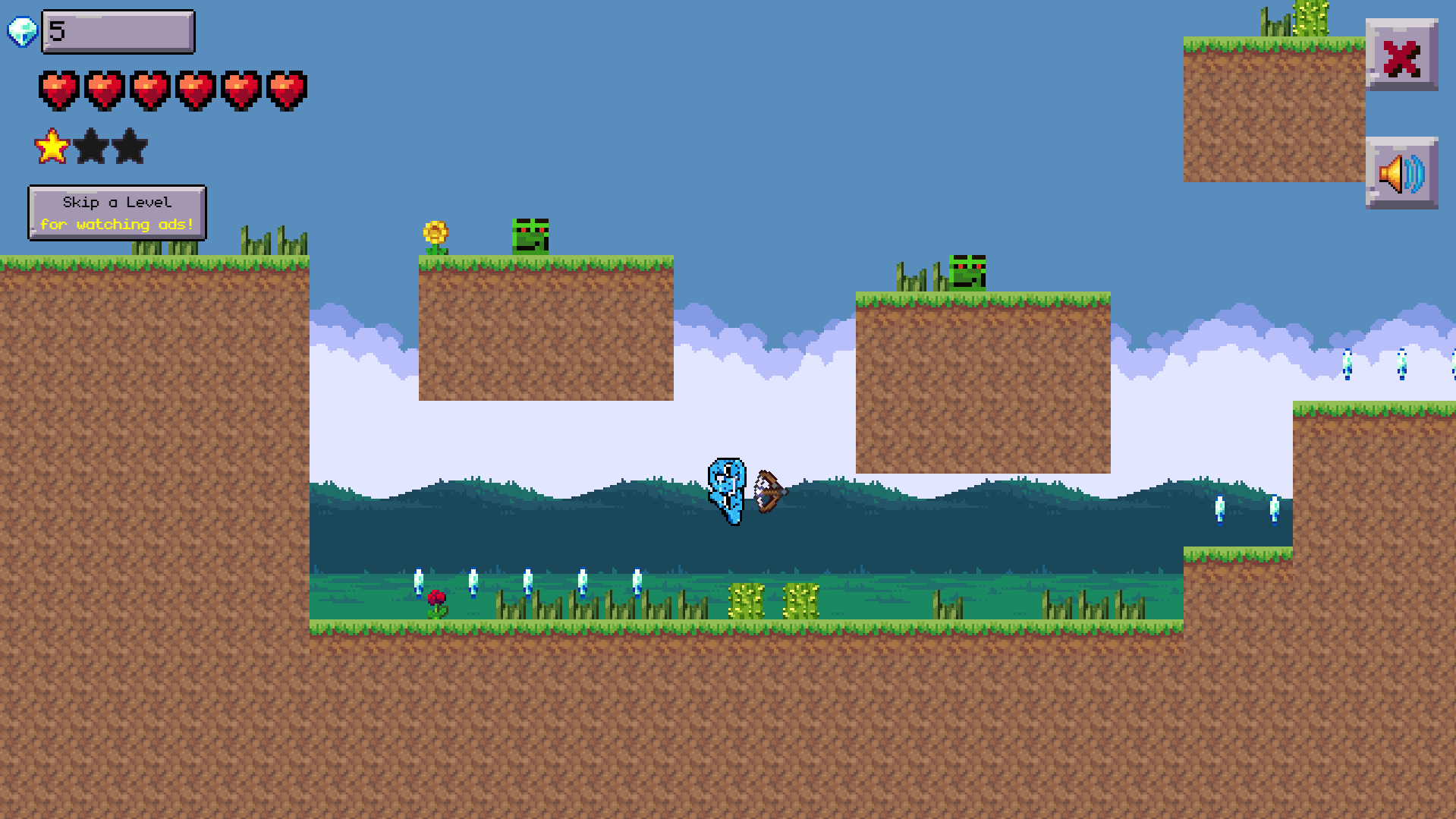The height and width of the screenshot is (819, 1456).
Task: Click the third unfilled star icon
Action: click(x=130, y=146)
